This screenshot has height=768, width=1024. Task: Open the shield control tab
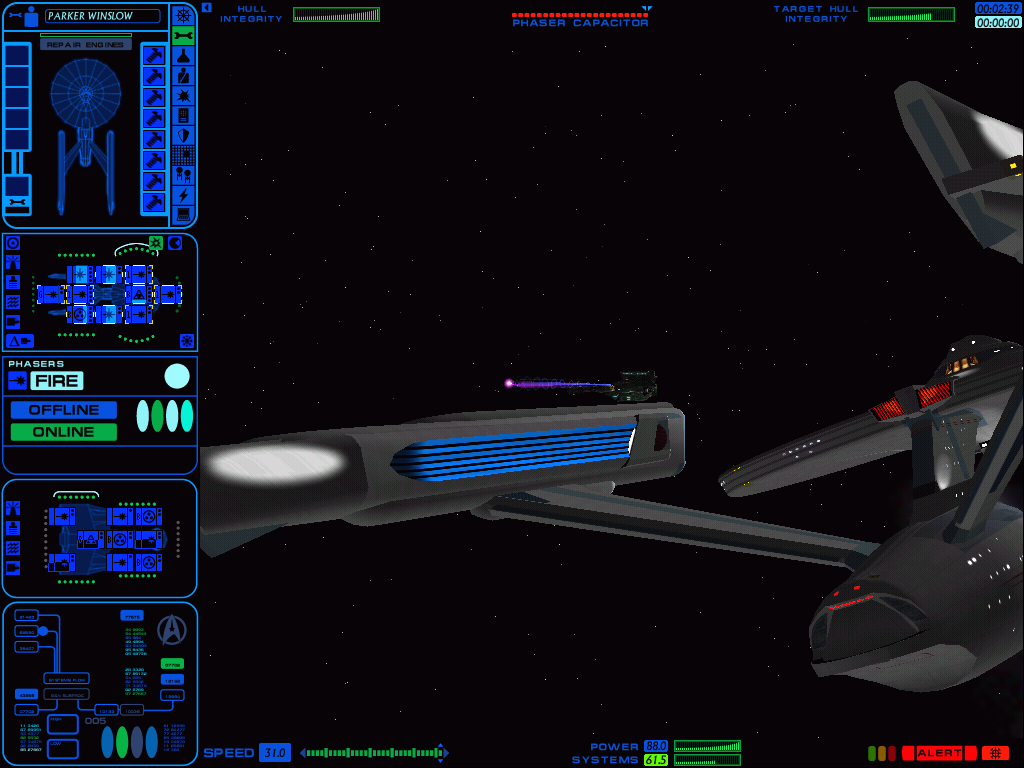[183, 135]
